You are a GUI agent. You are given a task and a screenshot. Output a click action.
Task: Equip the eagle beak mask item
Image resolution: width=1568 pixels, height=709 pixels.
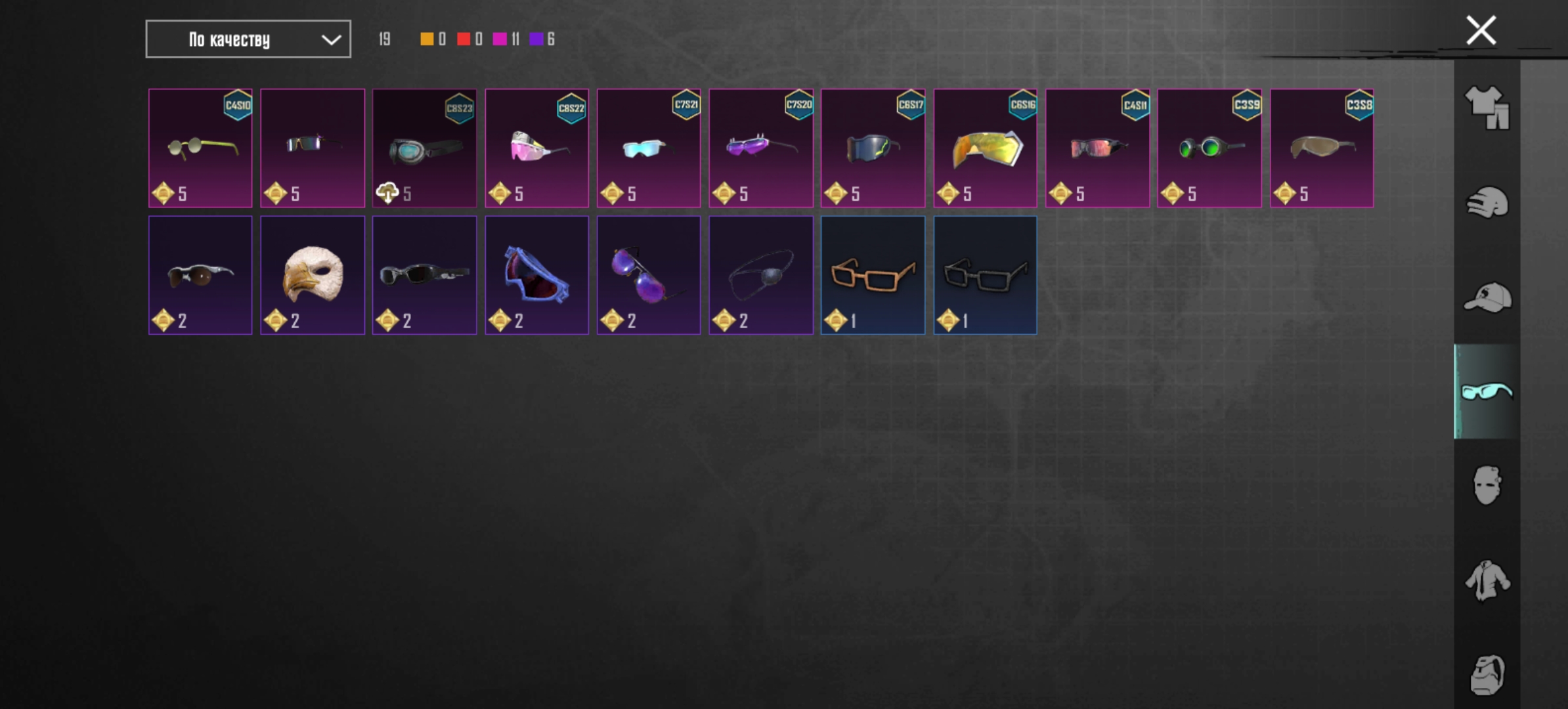313,275
